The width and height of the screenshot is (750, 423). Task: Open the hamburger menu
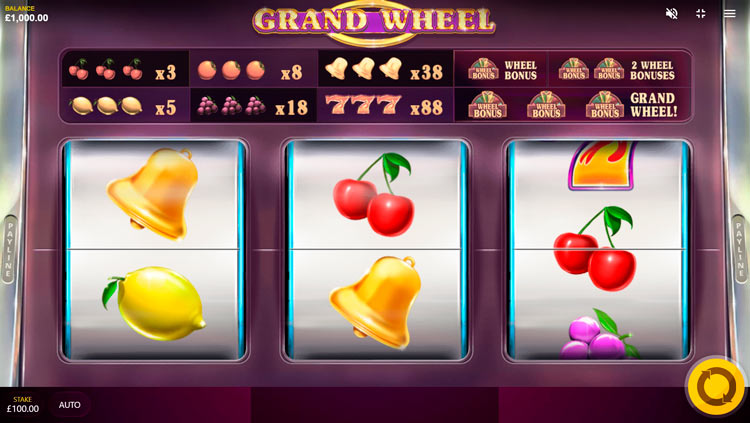730,13
